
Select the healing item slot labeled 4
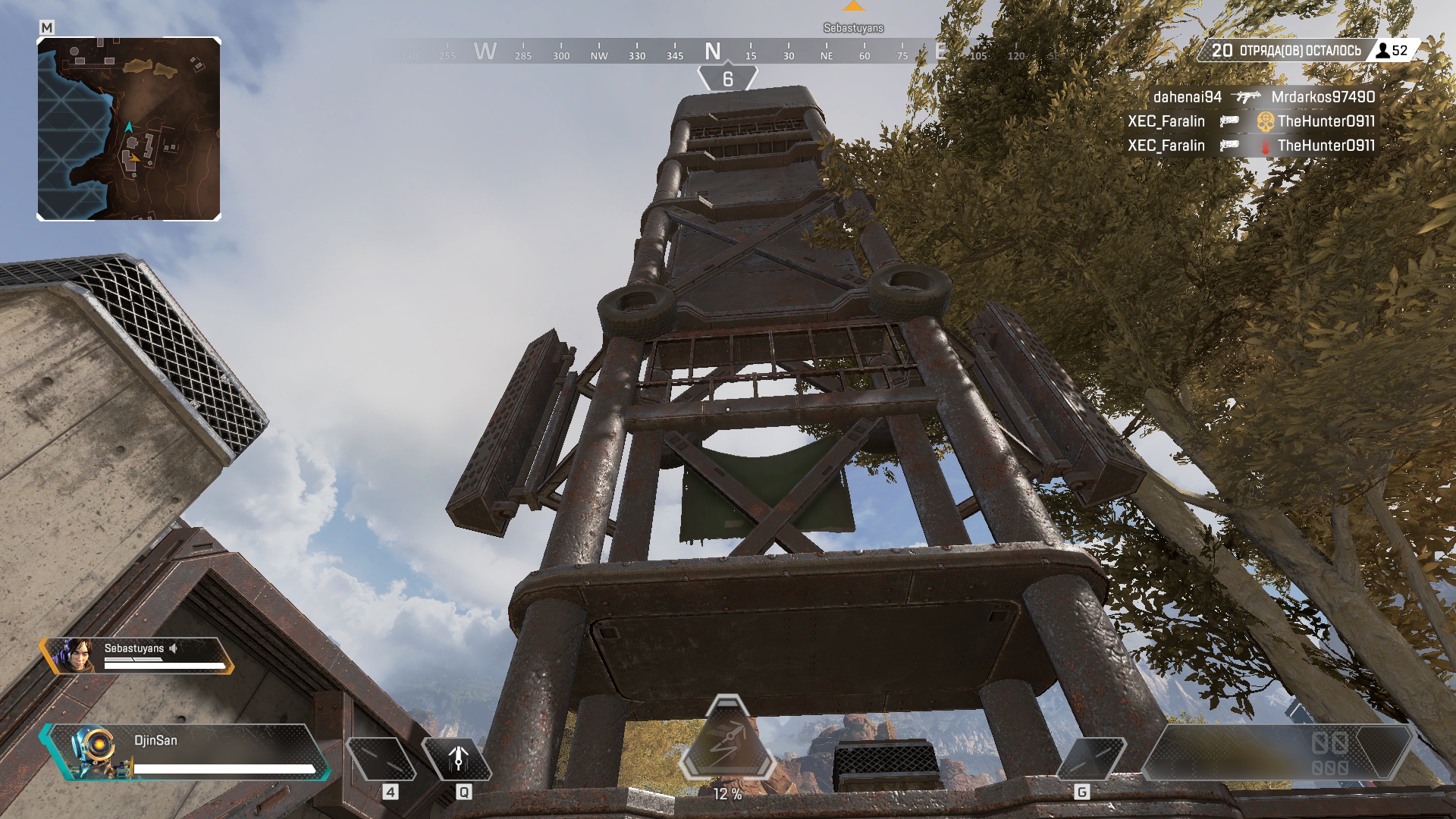(380, 758)
